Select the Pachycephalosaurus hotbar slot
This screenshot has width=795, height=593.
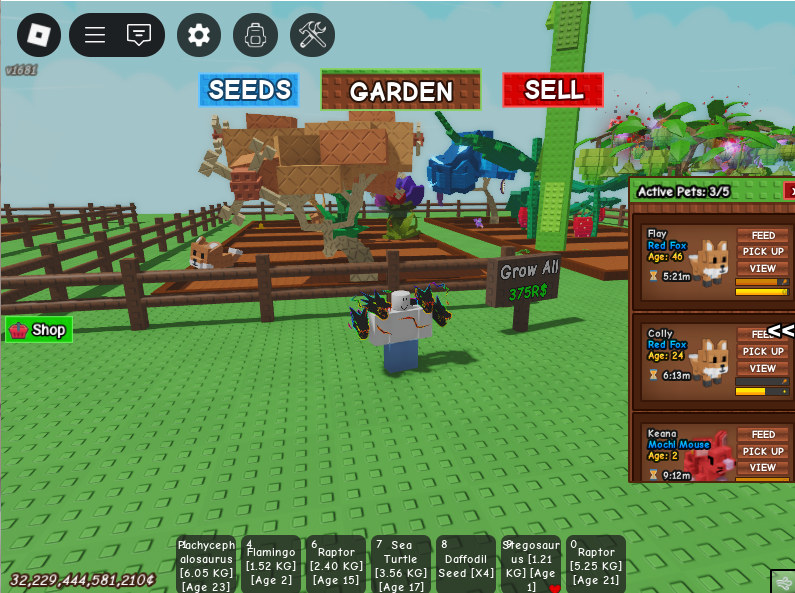click(207, 564)
